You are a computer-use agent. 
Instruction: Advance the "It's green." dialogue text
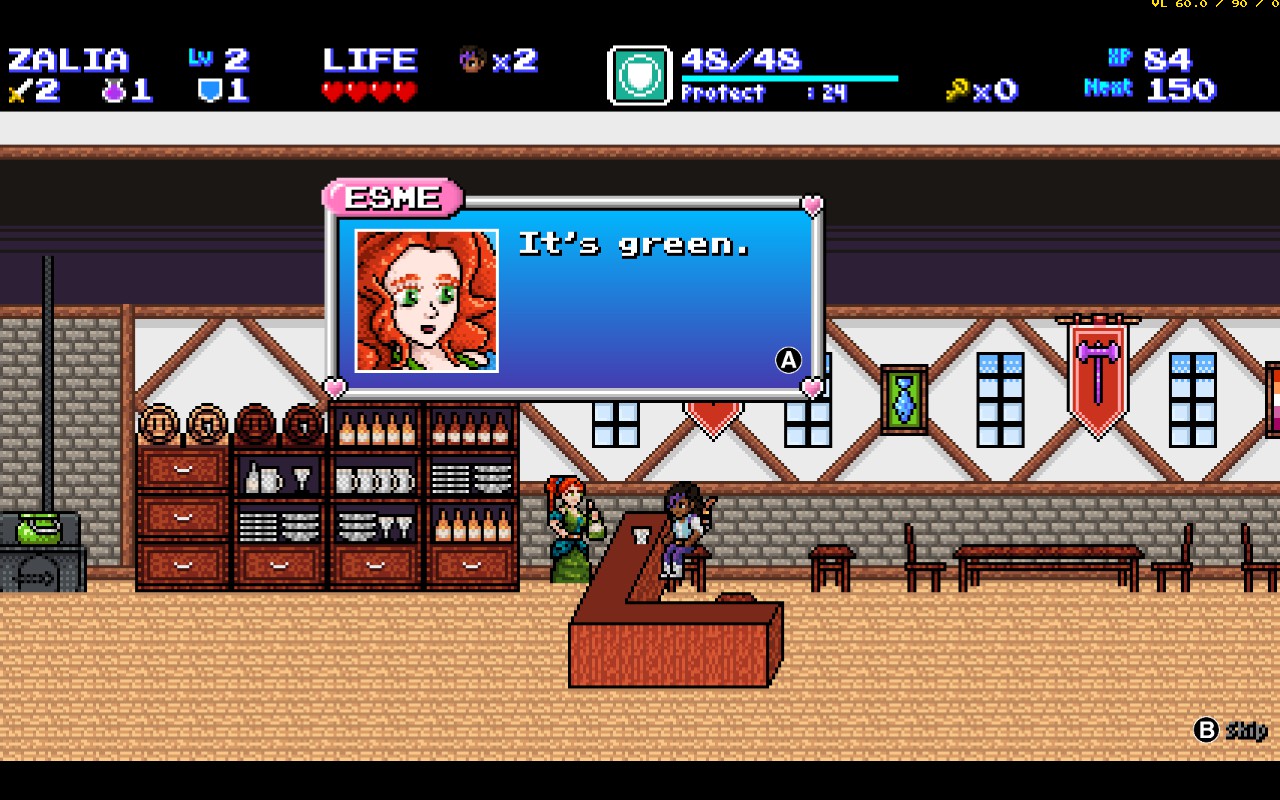tap(789, 360)
